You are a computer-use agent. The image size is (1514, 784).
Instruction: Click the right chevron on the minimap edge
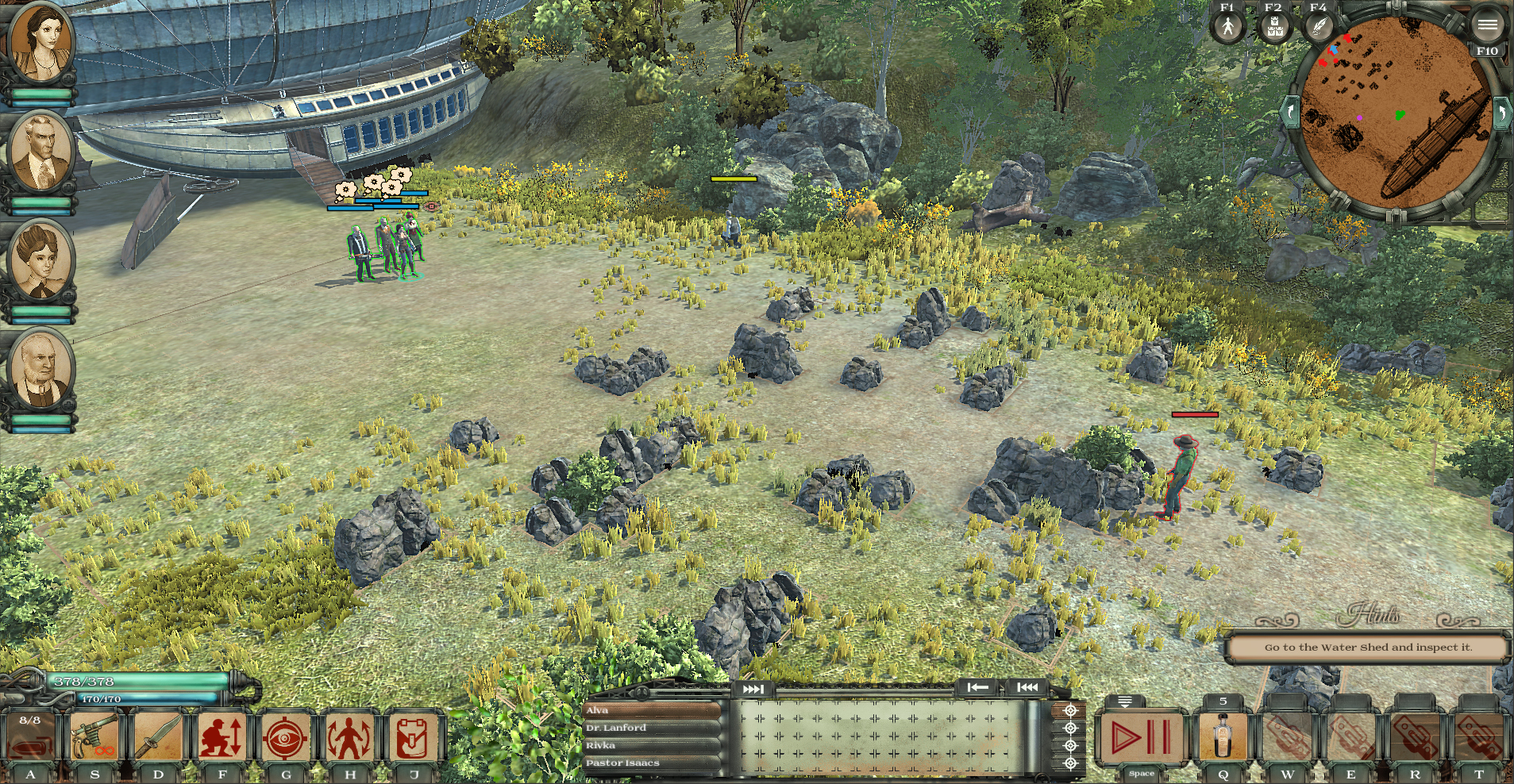click(1502, 111)
